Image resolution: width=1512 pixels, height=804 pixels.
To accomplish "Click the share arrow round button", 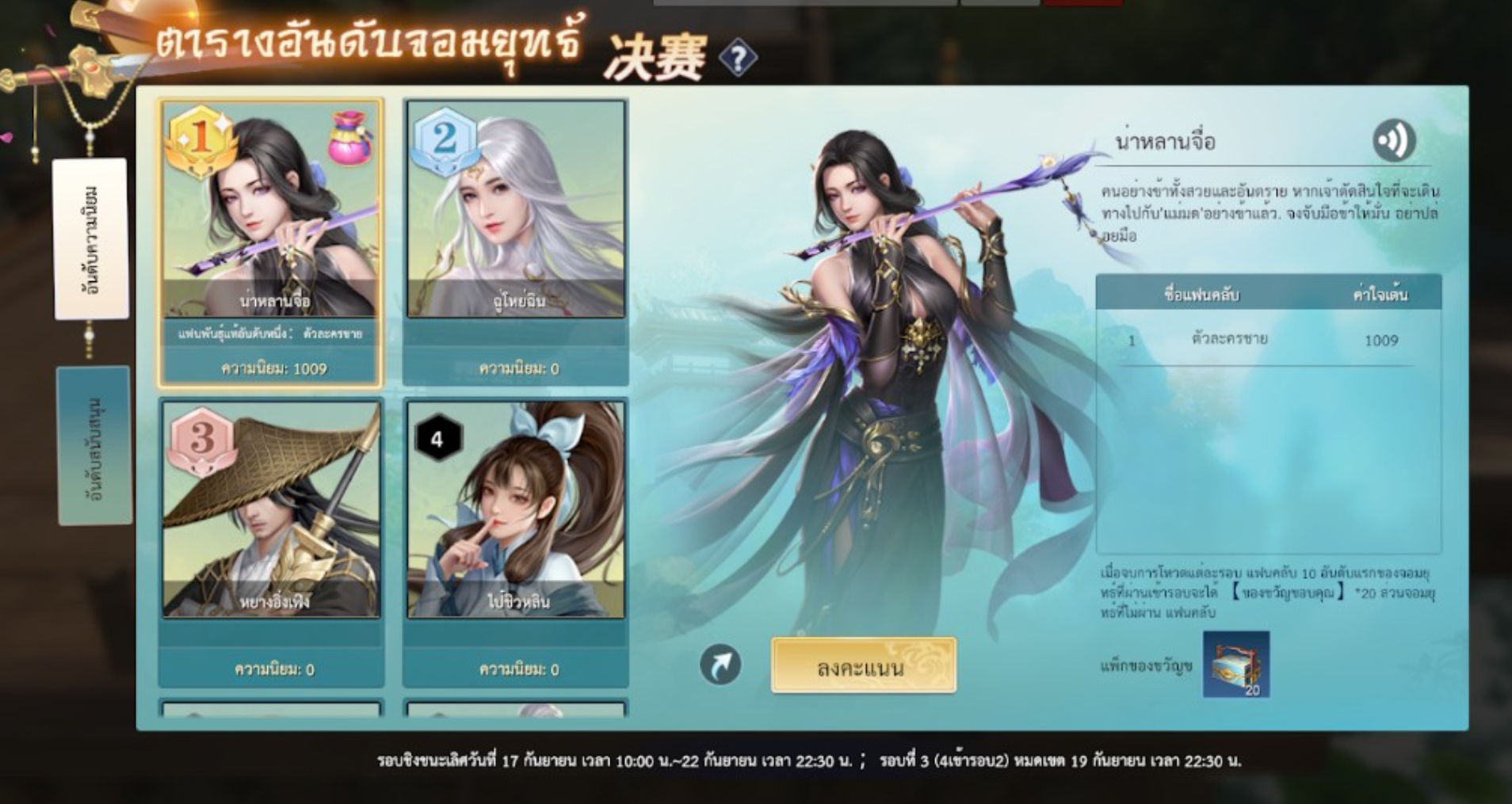I will [x=720, y=665].
